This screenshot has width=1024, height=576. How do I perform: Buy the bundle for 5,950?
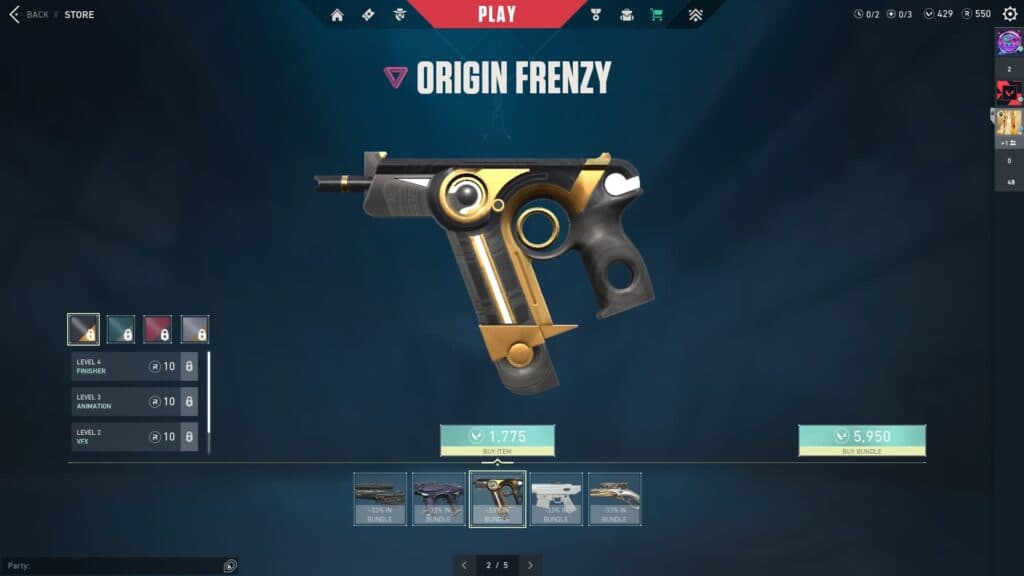tap(862, 437)
